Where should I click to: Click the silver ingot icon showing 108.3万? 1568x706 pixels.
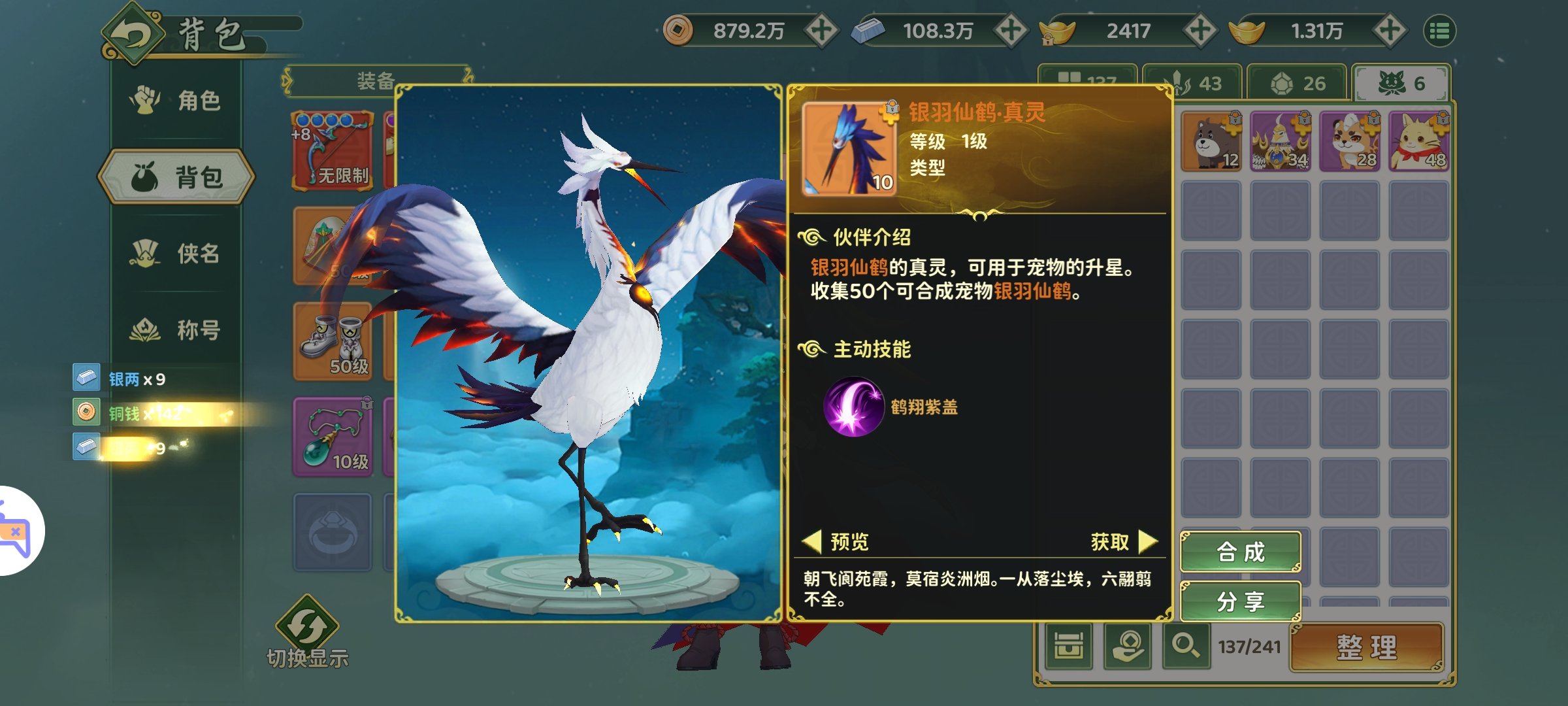pos(866,29)
